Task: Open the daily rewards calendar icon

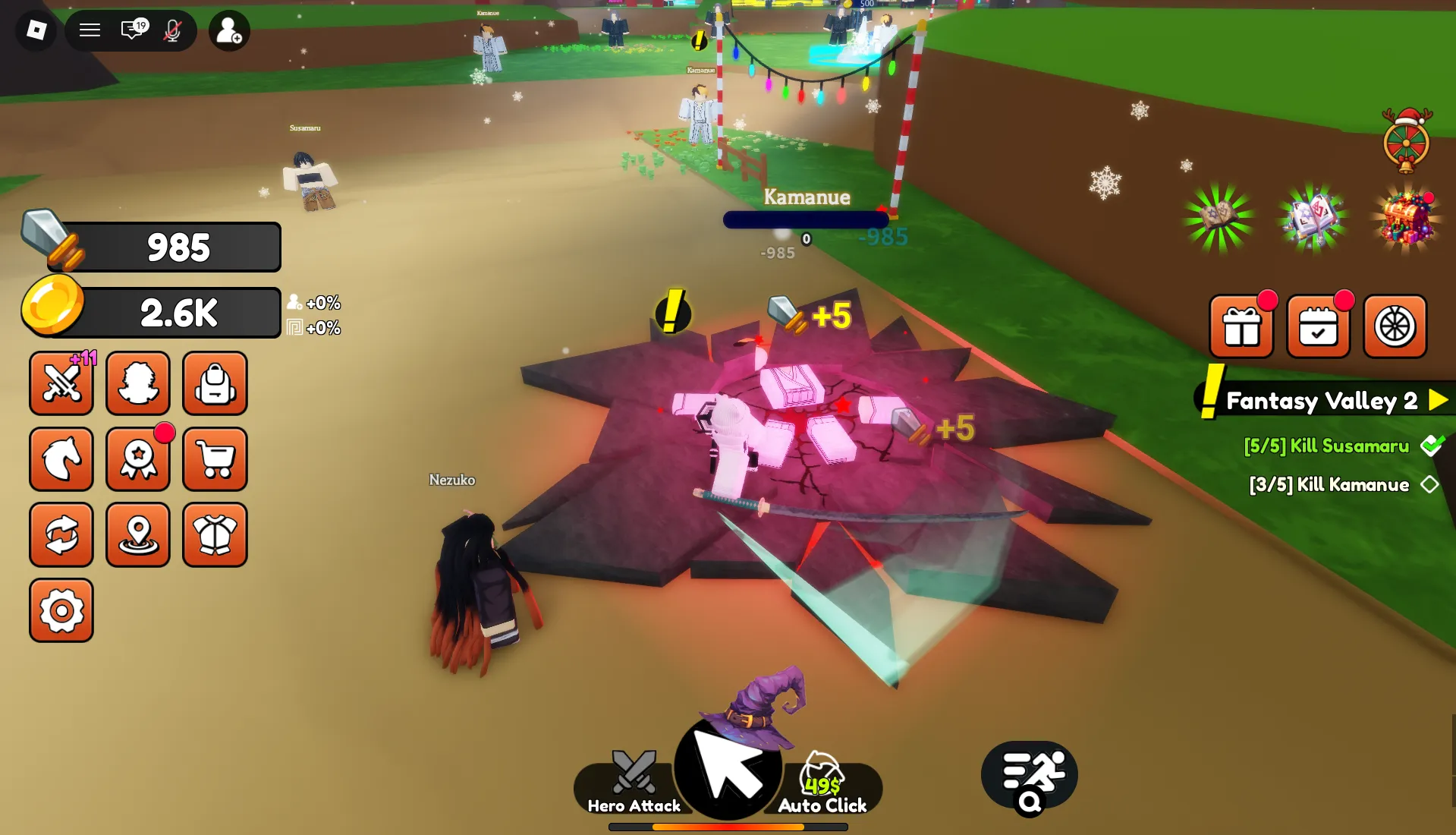Action: tap(1319, 326)
